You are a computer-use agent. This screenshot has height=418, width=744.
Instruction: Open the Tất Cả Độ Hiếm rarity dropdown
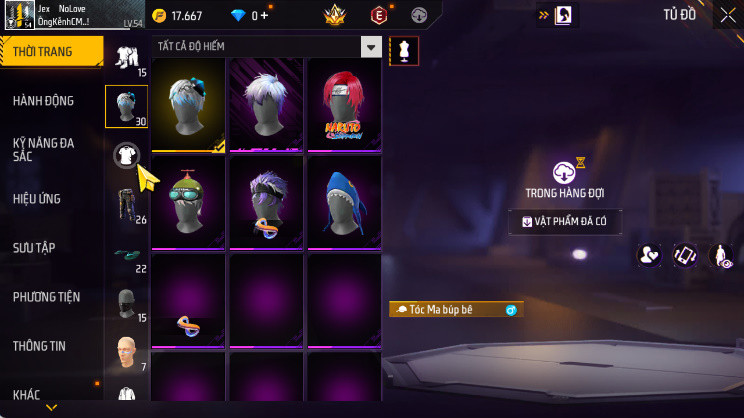[371, 47]
